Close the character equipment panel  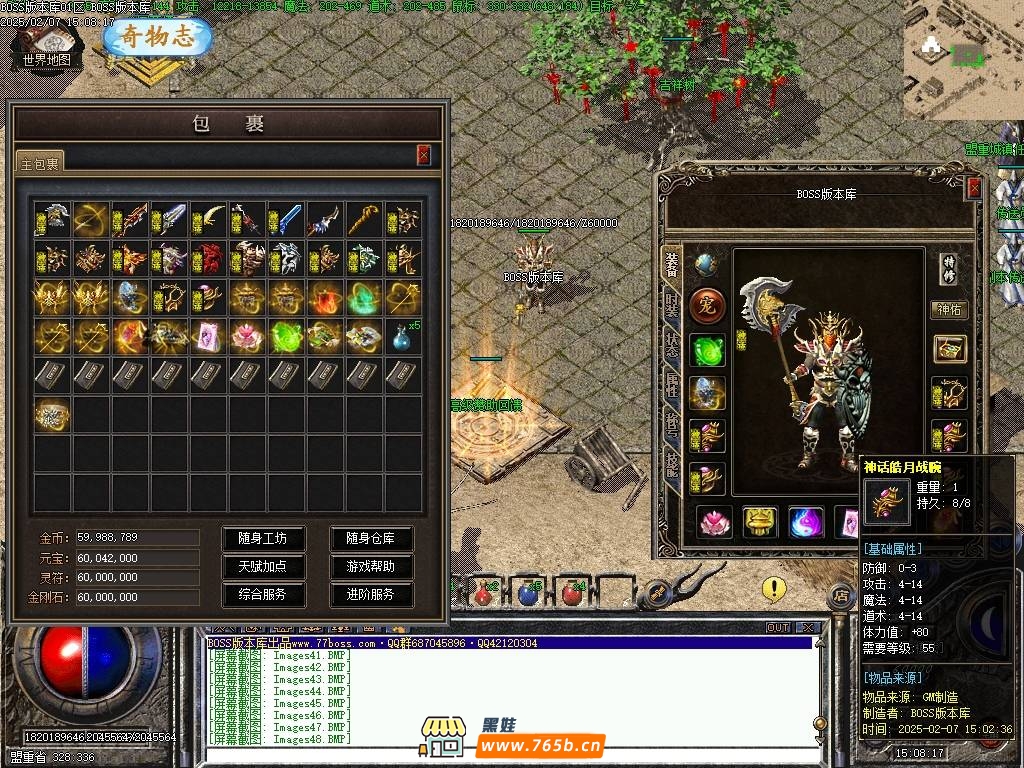pos(974,187)
